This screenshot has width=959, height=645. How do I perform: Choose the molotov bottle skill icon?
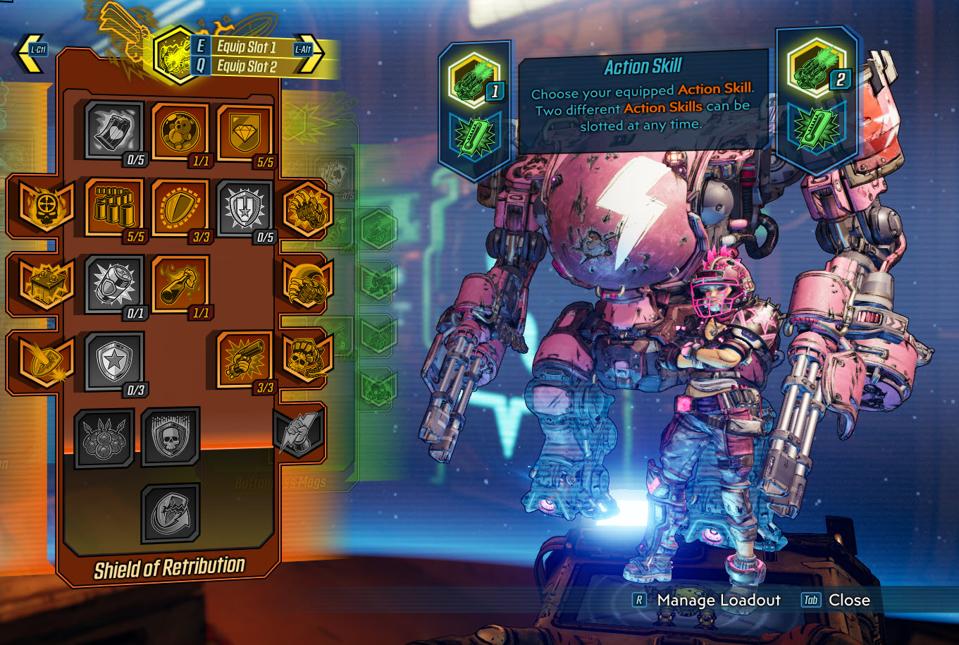tap(180, 283)
